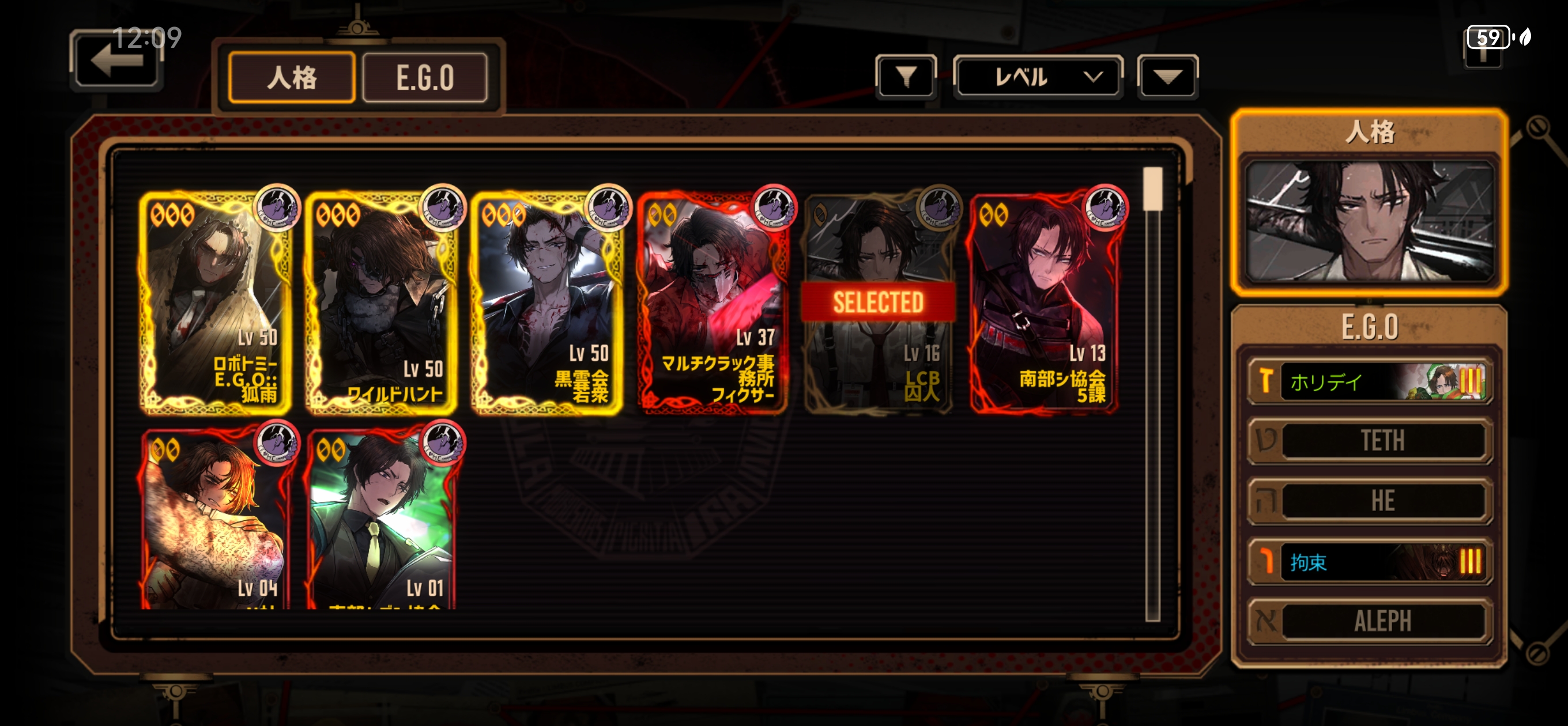Open the レベル sort dropdown
1568x726 pixels.
coord(1037,77)
